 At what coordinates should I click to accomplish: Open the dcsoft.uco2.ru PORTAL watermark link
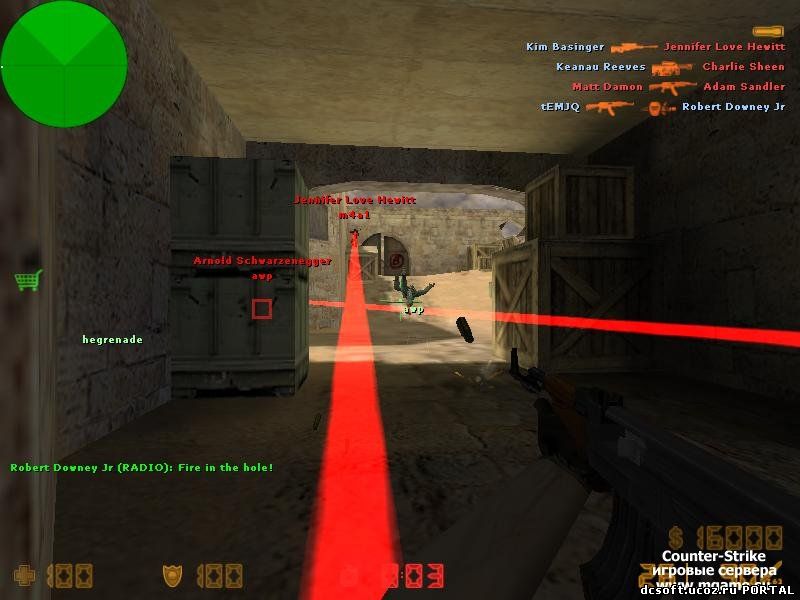[718, 590]
